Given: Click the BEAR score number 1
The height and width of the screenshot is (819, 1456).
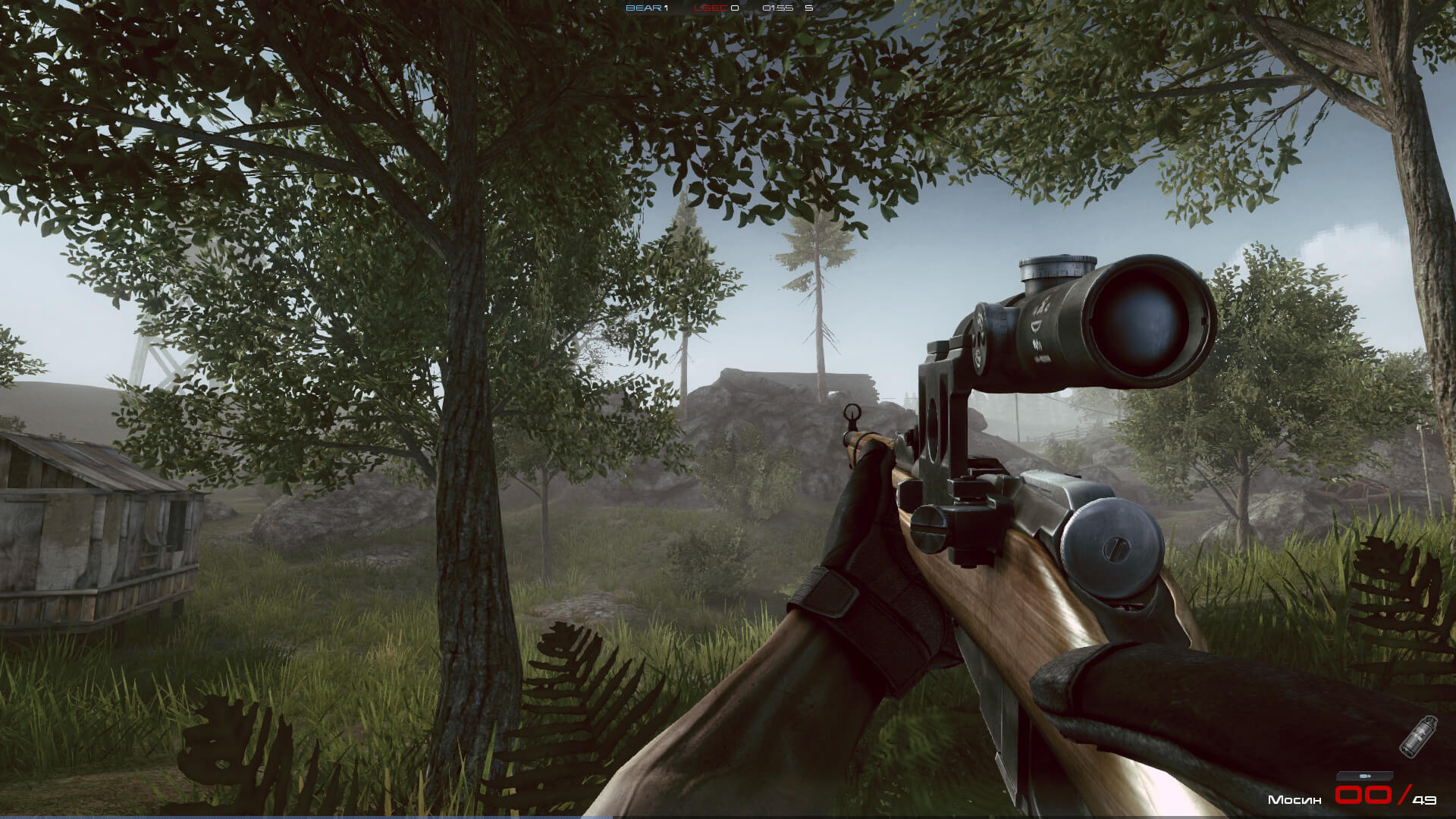Looking at the screenshot, I should [x=666, y=8].
